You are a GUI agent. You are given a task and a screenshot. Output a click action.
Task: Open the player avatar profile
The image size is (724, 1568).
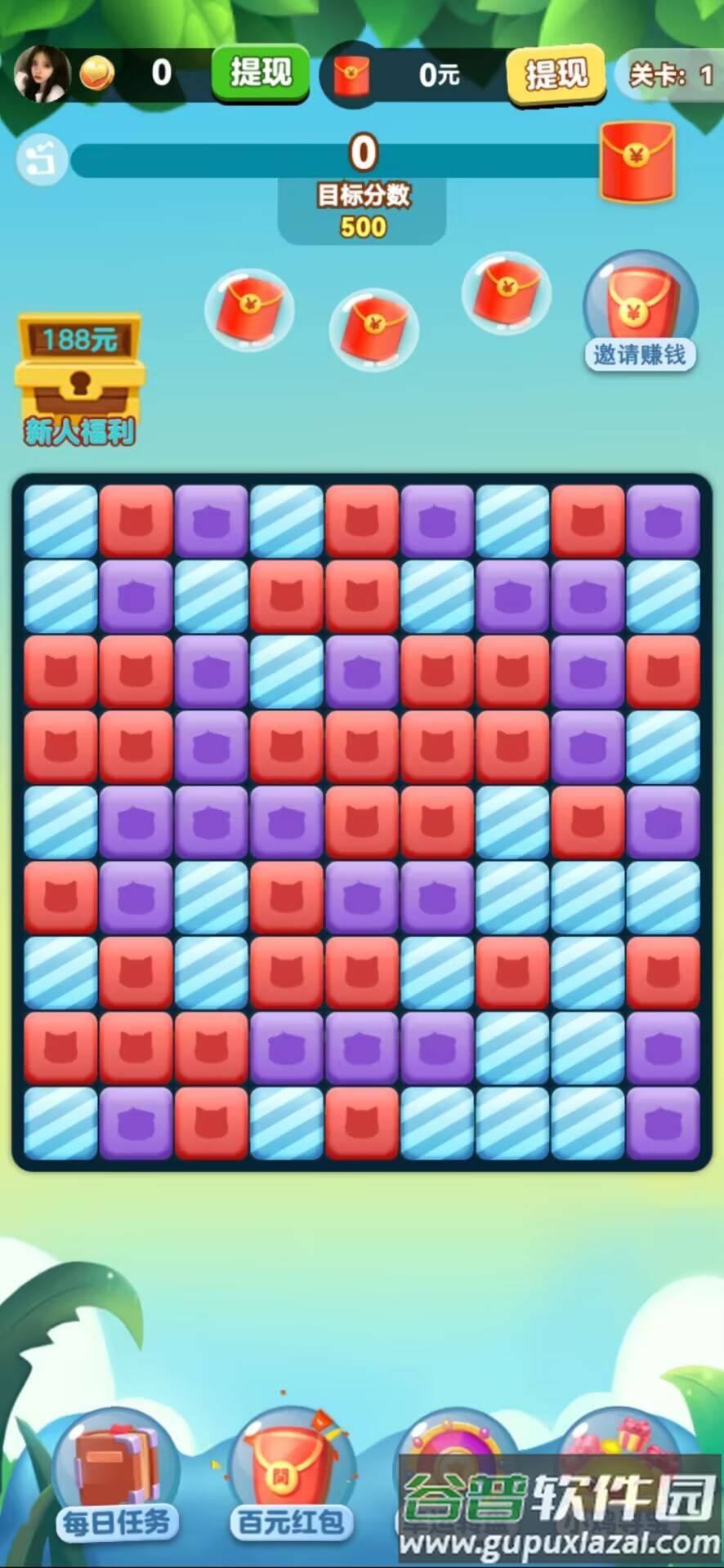(41, 74)
